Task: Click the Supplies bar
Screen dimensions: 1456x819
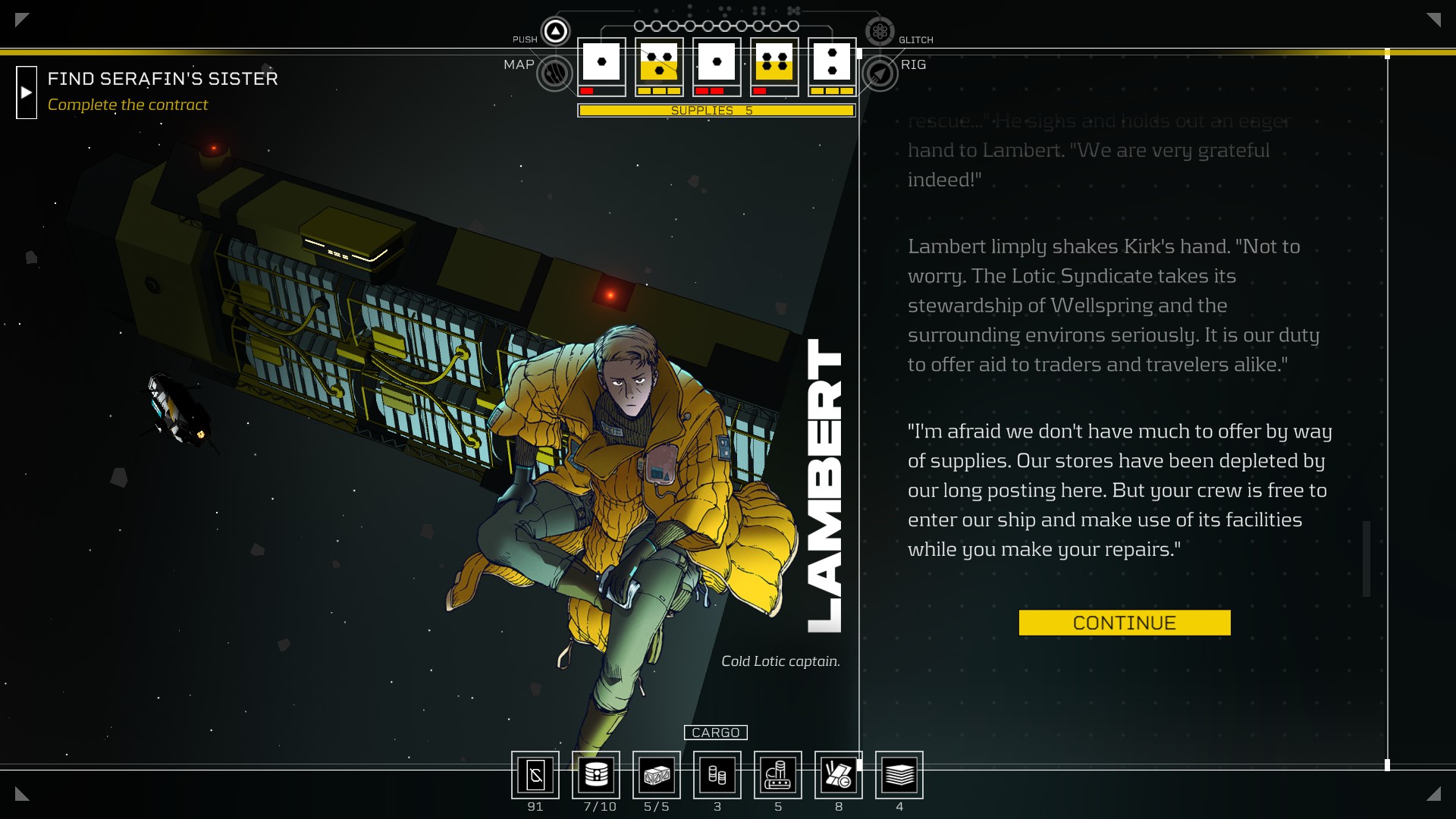Action: click(716, 111)
